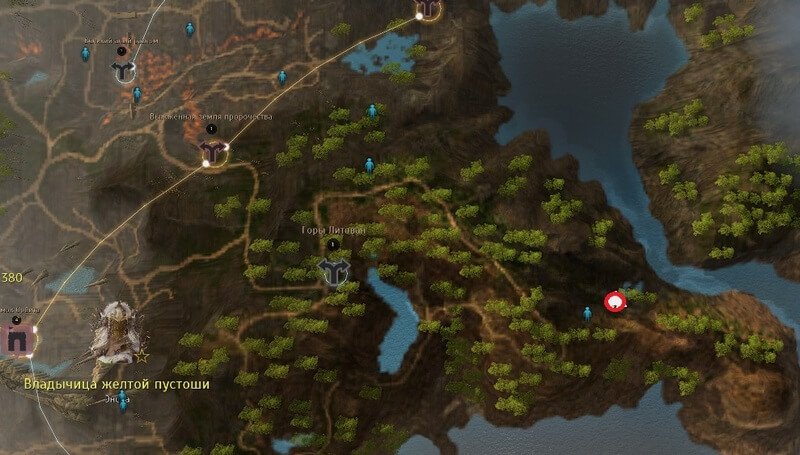Open the Горы Литован node marker
The image size is (800, 455).
click(x=332, y=269)
